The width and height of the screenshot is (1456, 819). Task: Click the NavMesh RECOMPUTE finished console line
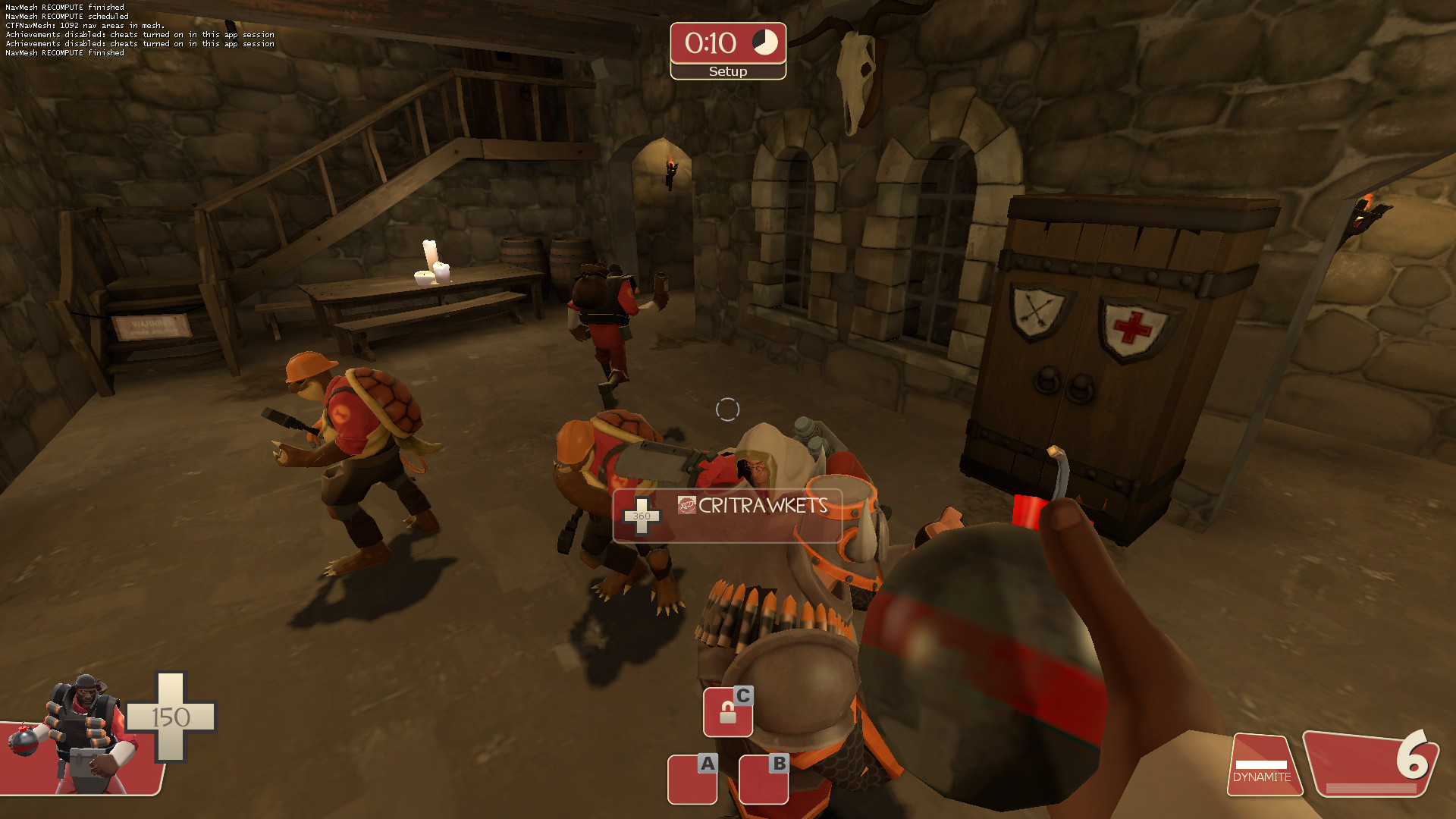click(x=64, y=6)
